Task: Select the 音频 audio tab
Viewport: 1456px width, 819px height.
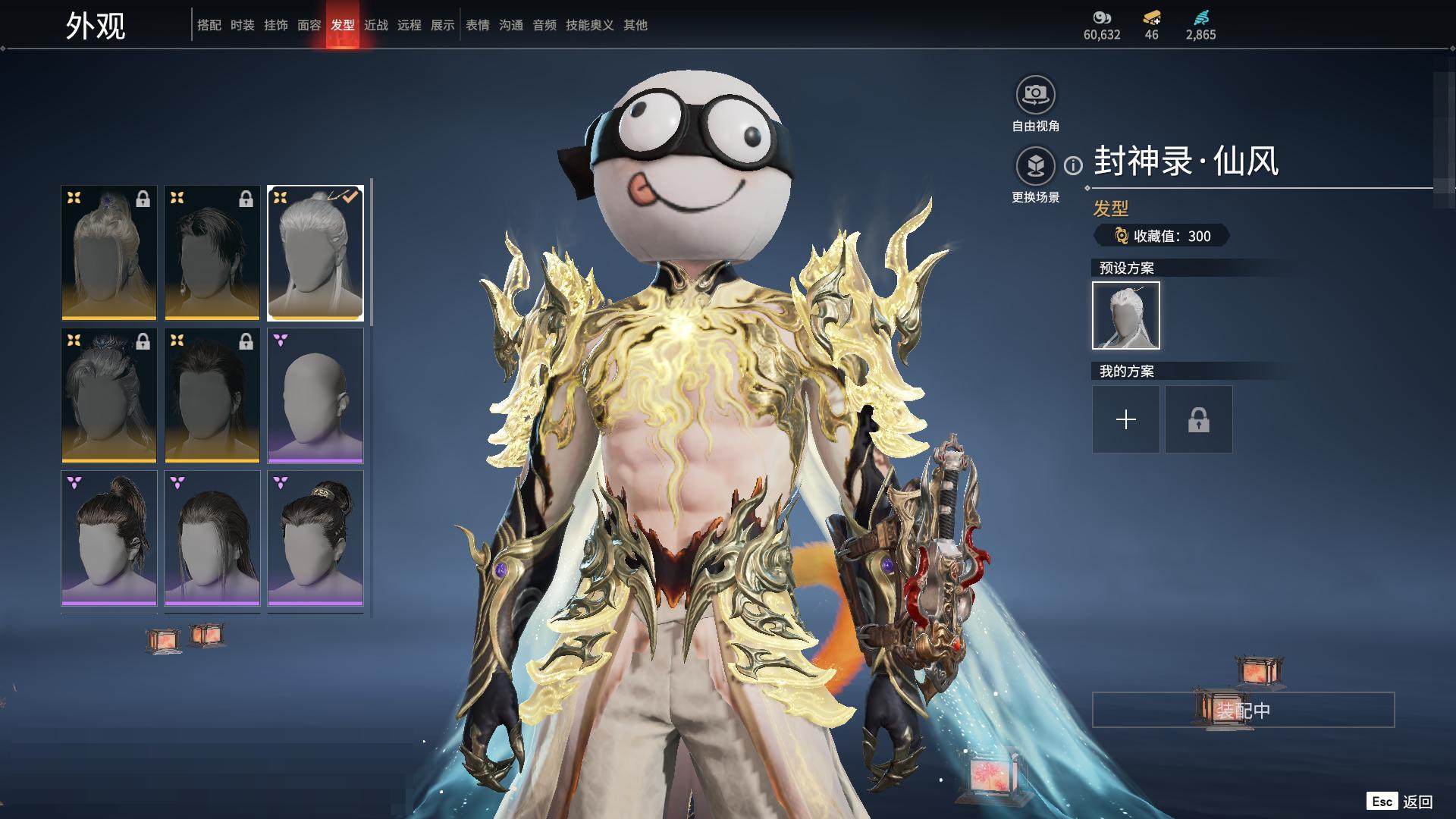Action: click(x=544, y=25)
